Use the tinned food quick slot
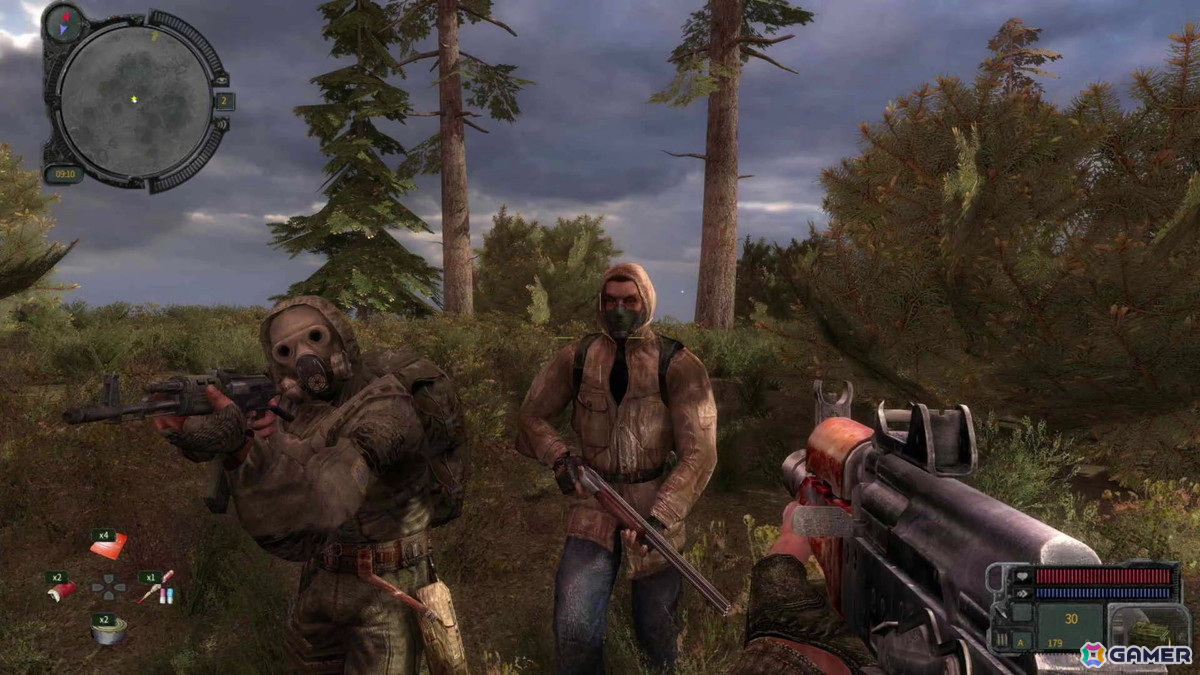This screenshot has width=1200, height=675. pyautogui.click(x=109, y=632)
